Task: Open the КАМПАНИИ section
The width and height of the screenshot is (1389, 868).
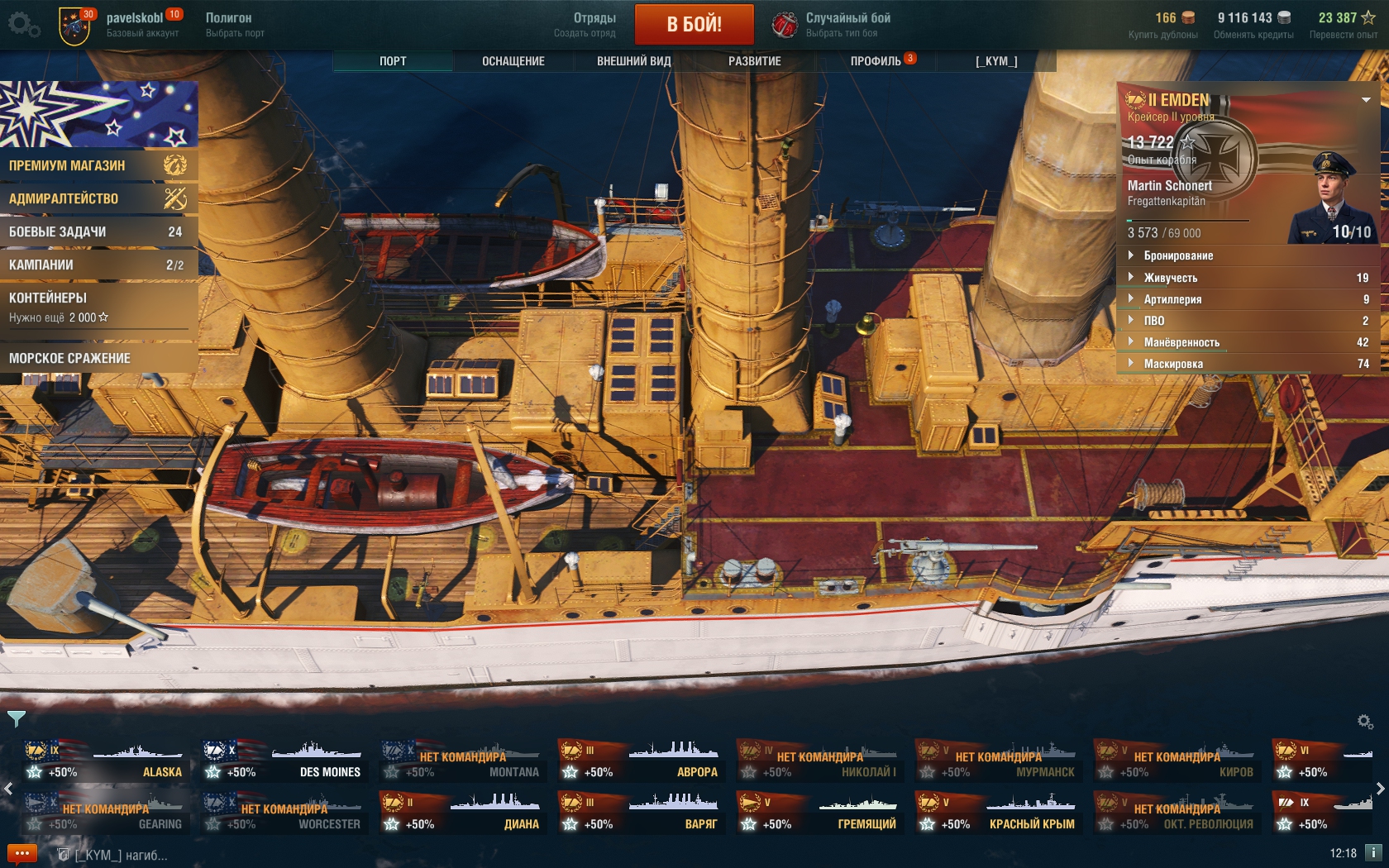Action: coord(98,265)
